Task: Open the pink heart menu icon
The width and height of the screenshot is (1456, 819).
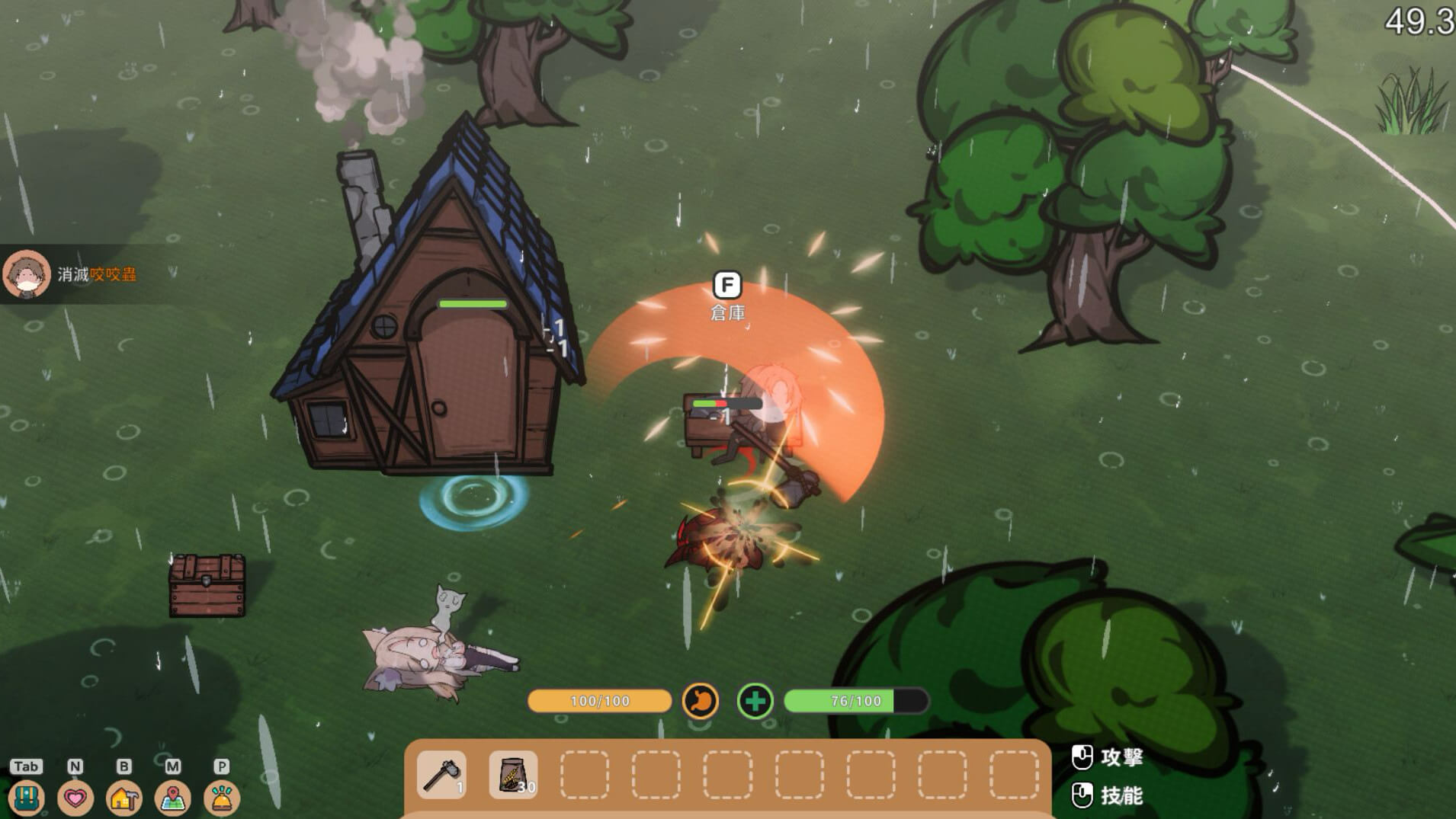Action: point(75,798)
